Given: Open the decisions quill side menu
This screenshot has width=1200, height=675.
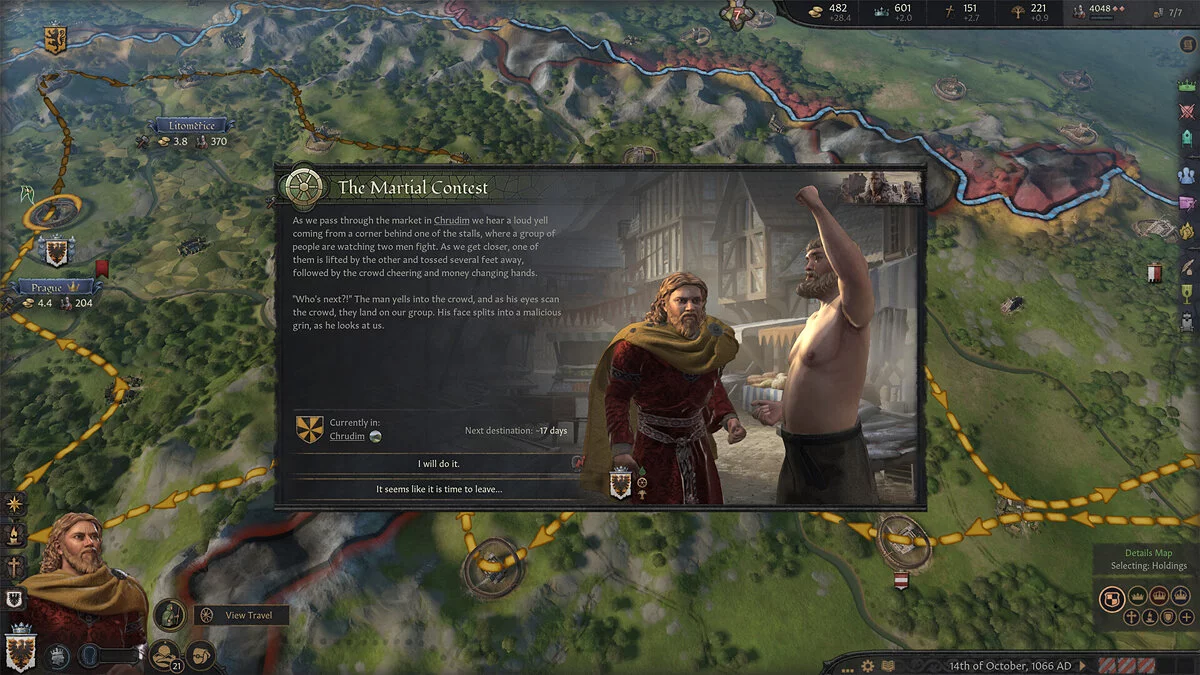Looking at the screenshot, I should point(1187,267).
